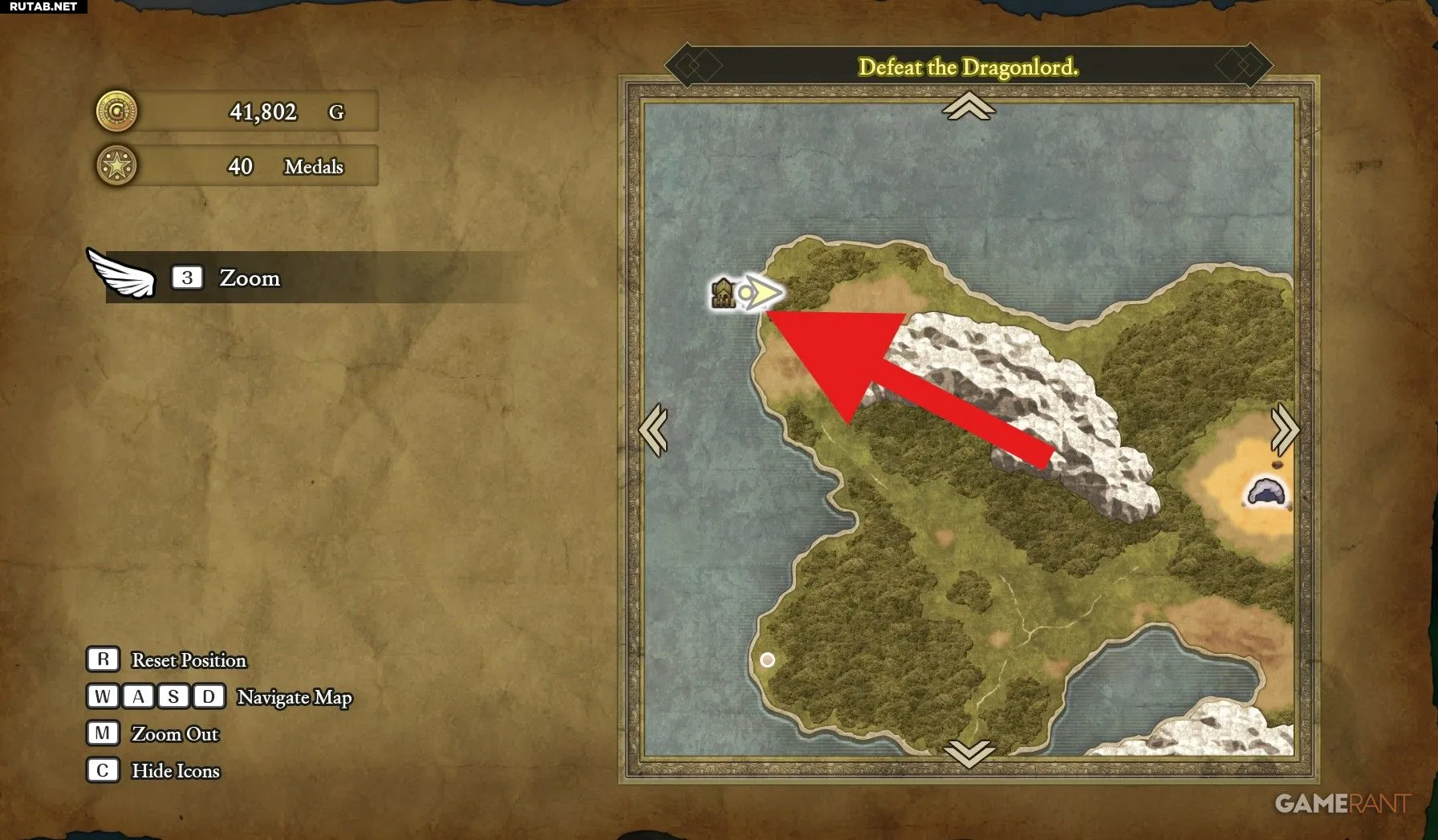Choose the castle town marker on map
Screen dimensions: 1438x840
click(x=723, y=294)
